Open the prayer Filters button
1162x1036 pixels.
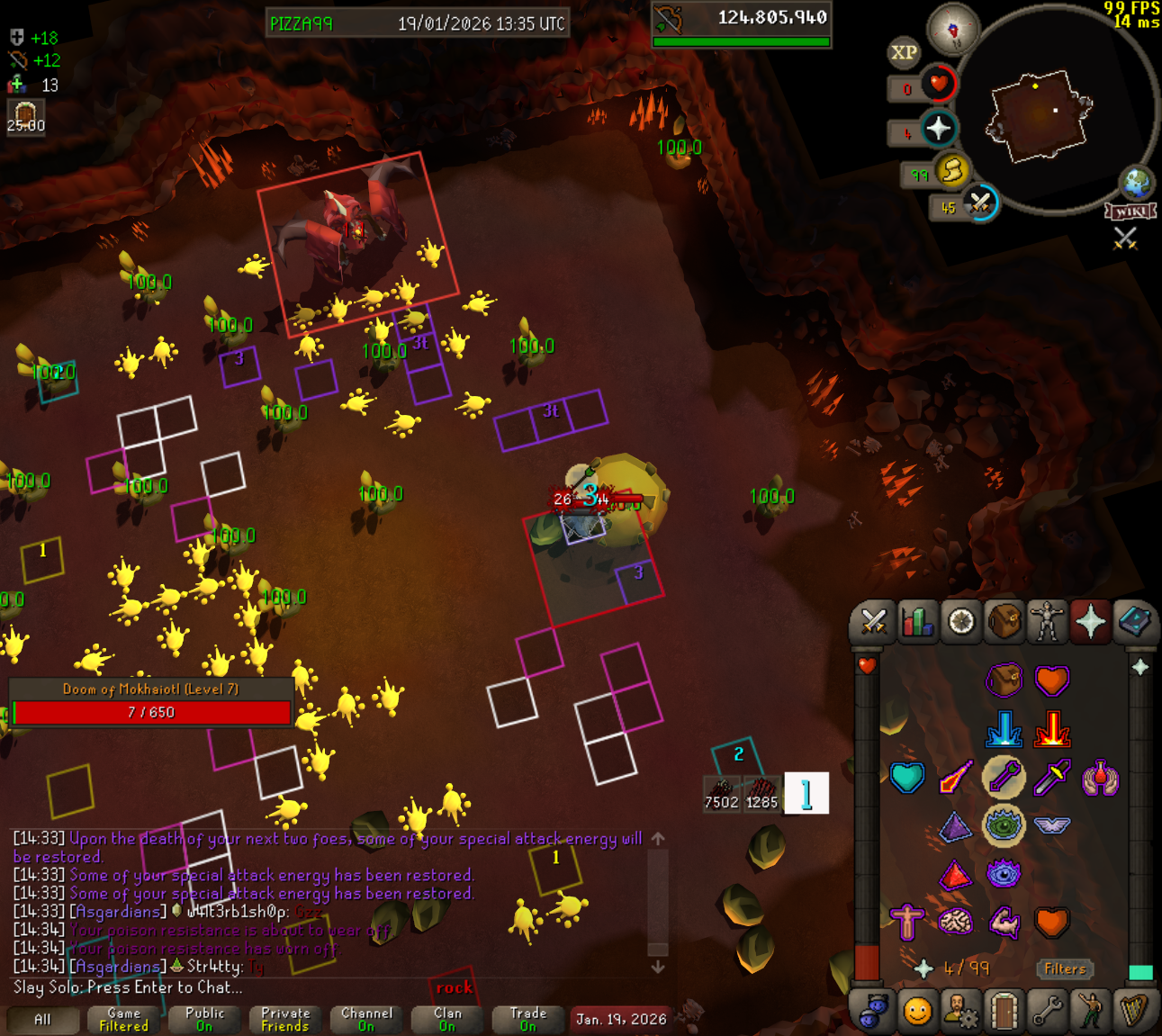[x=1065, y=968]
